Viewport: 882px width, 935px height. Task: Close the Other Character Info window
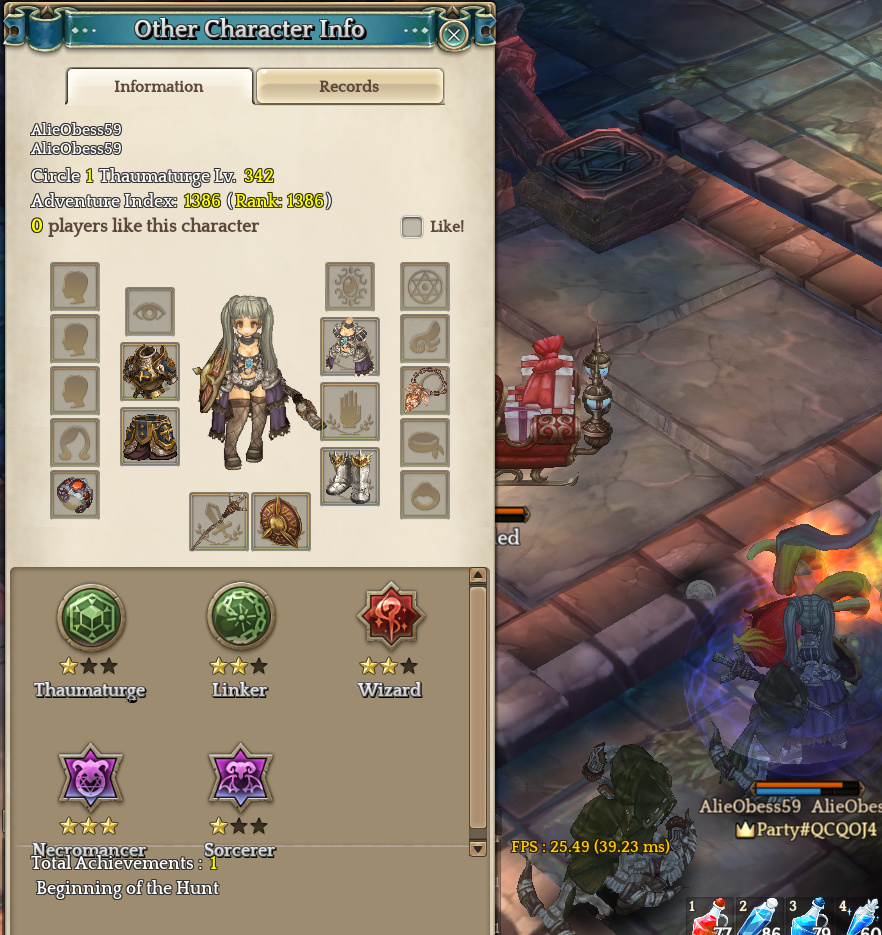point(454,35)
